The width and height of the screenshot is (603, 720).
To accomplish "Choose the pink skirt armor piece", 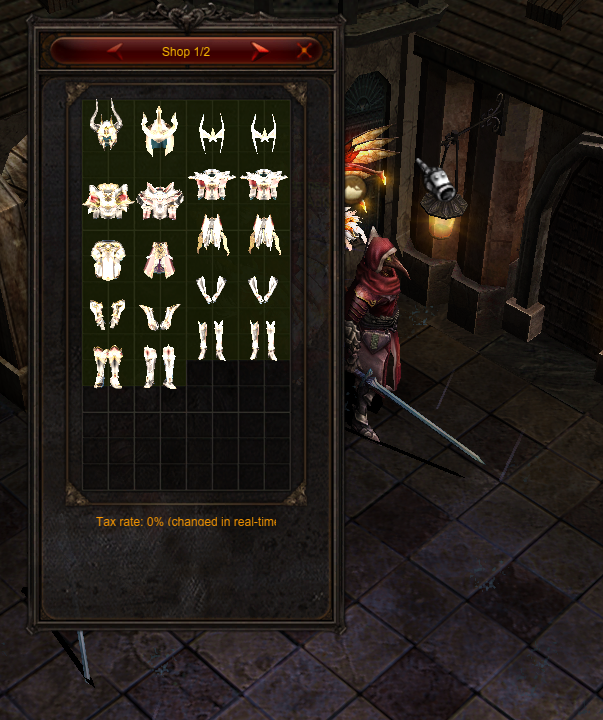I will [x=159, y=260].
